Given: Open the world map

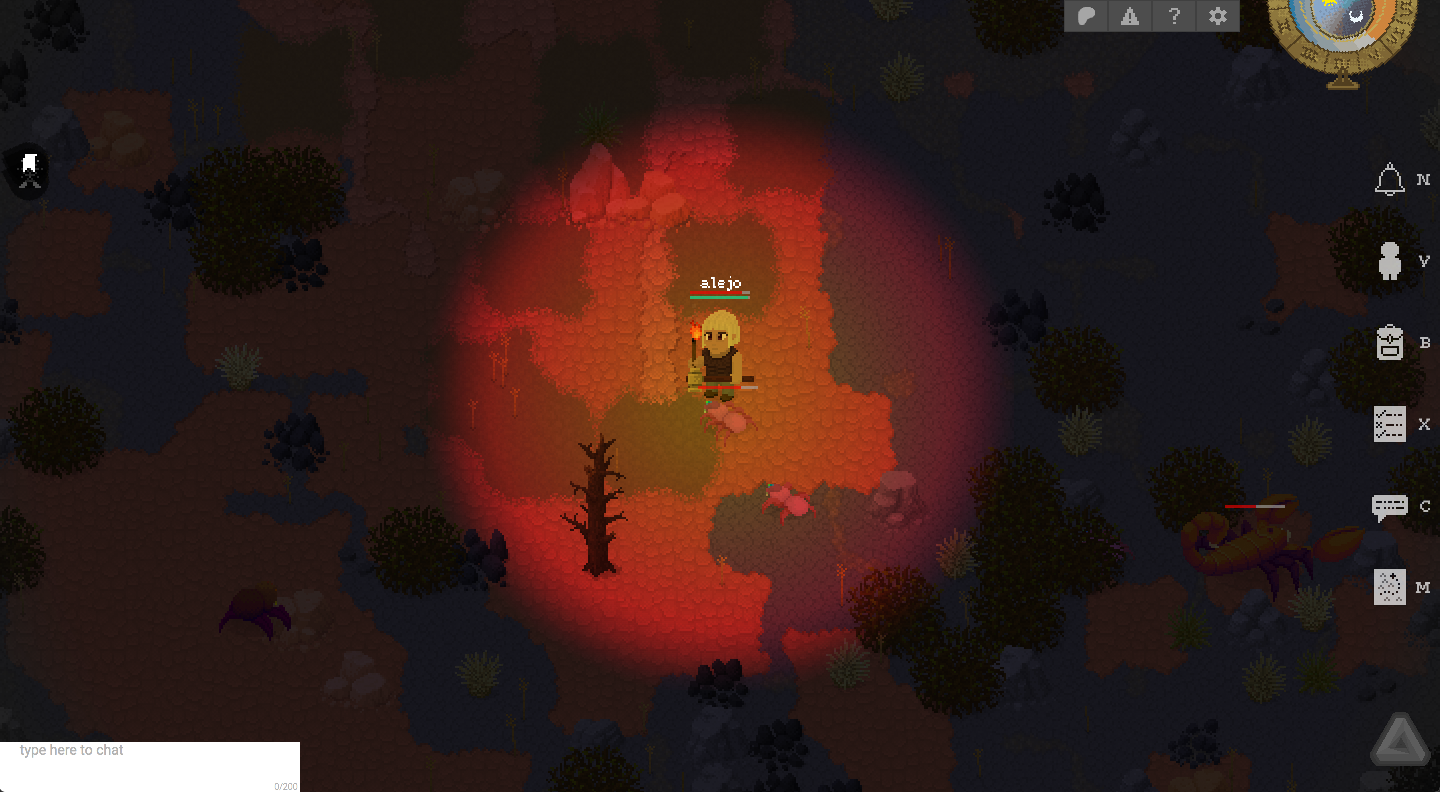Looking at the screenshot, I should [1389, 587].
